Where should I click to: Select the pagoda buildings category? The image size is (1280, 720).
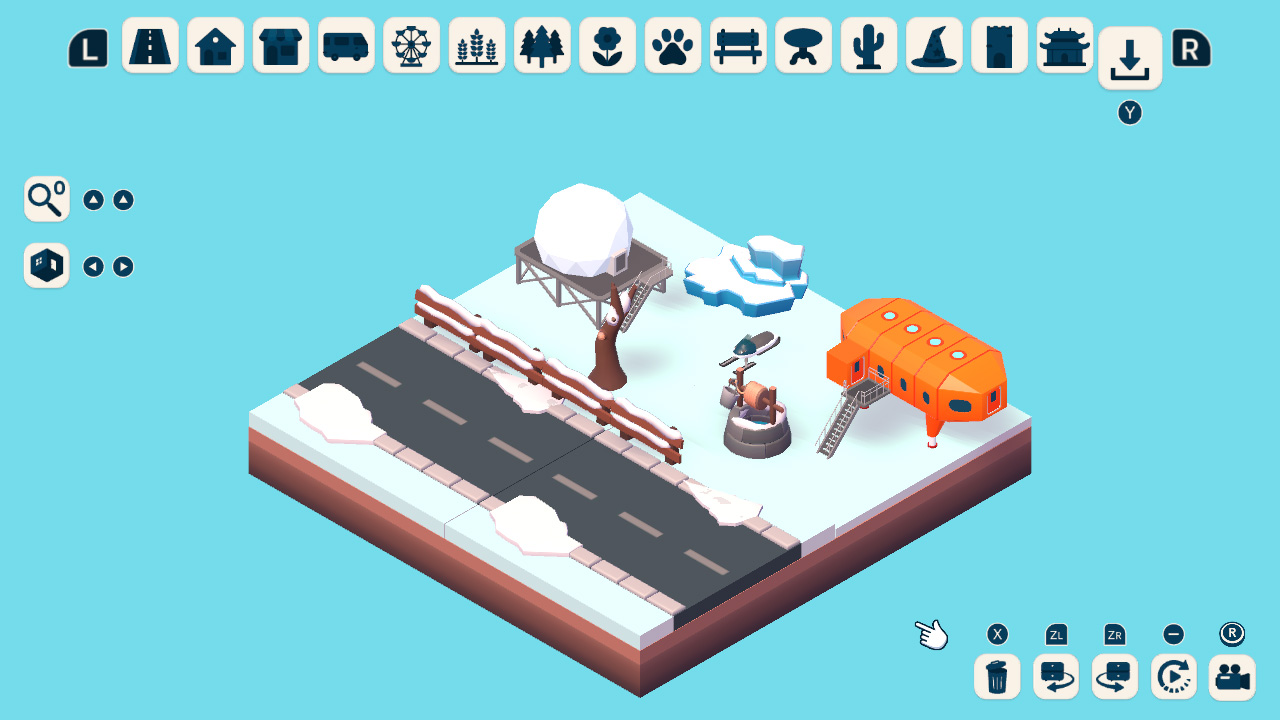pyautogui.click(x=1064, y=45)
